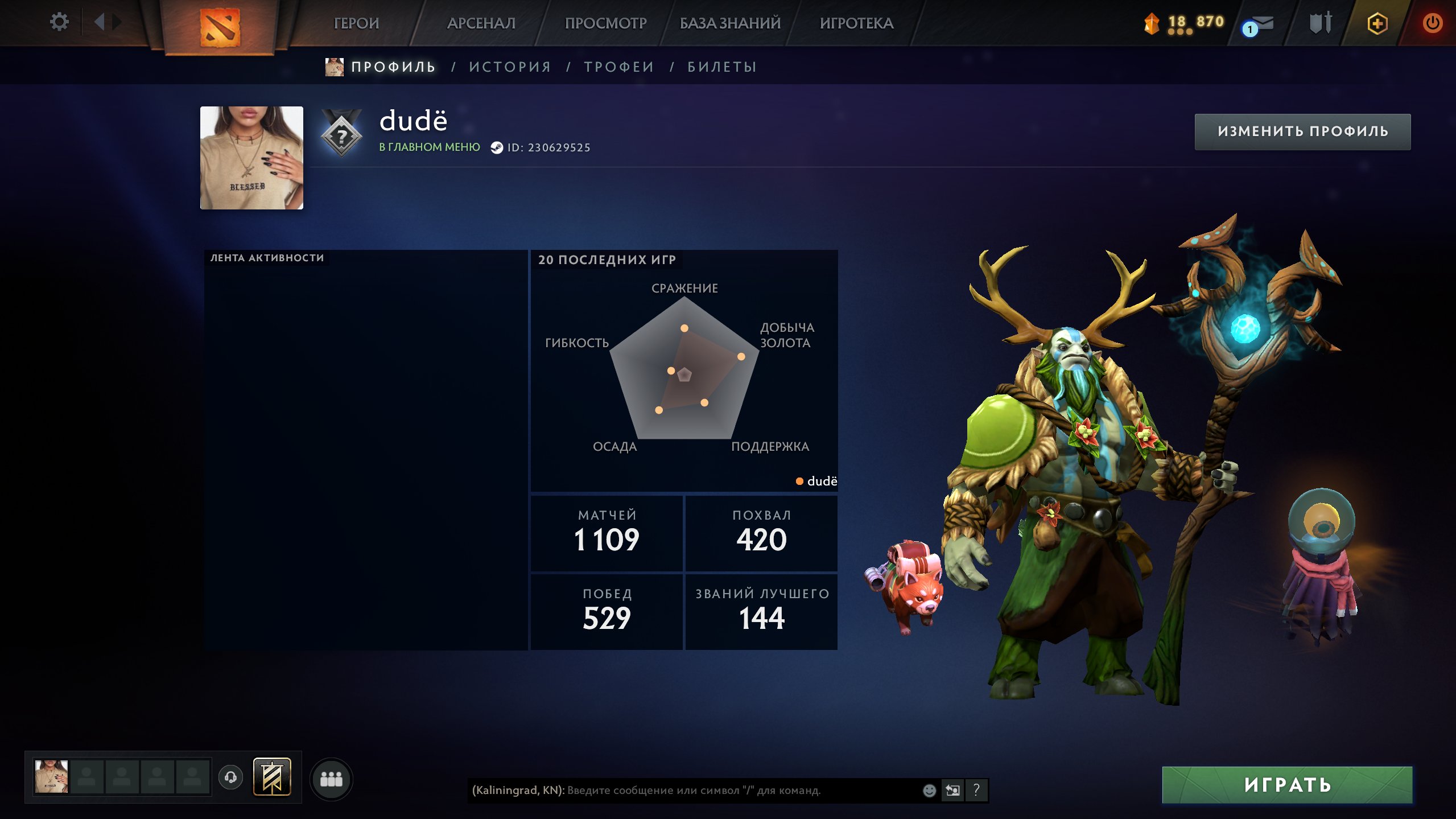Viewport: 1456px width, 819px height.
Task: Click the ИЗМЕНИТЬ ПРОФИЛЬ edit button
Action: (x=1302, y=131)
